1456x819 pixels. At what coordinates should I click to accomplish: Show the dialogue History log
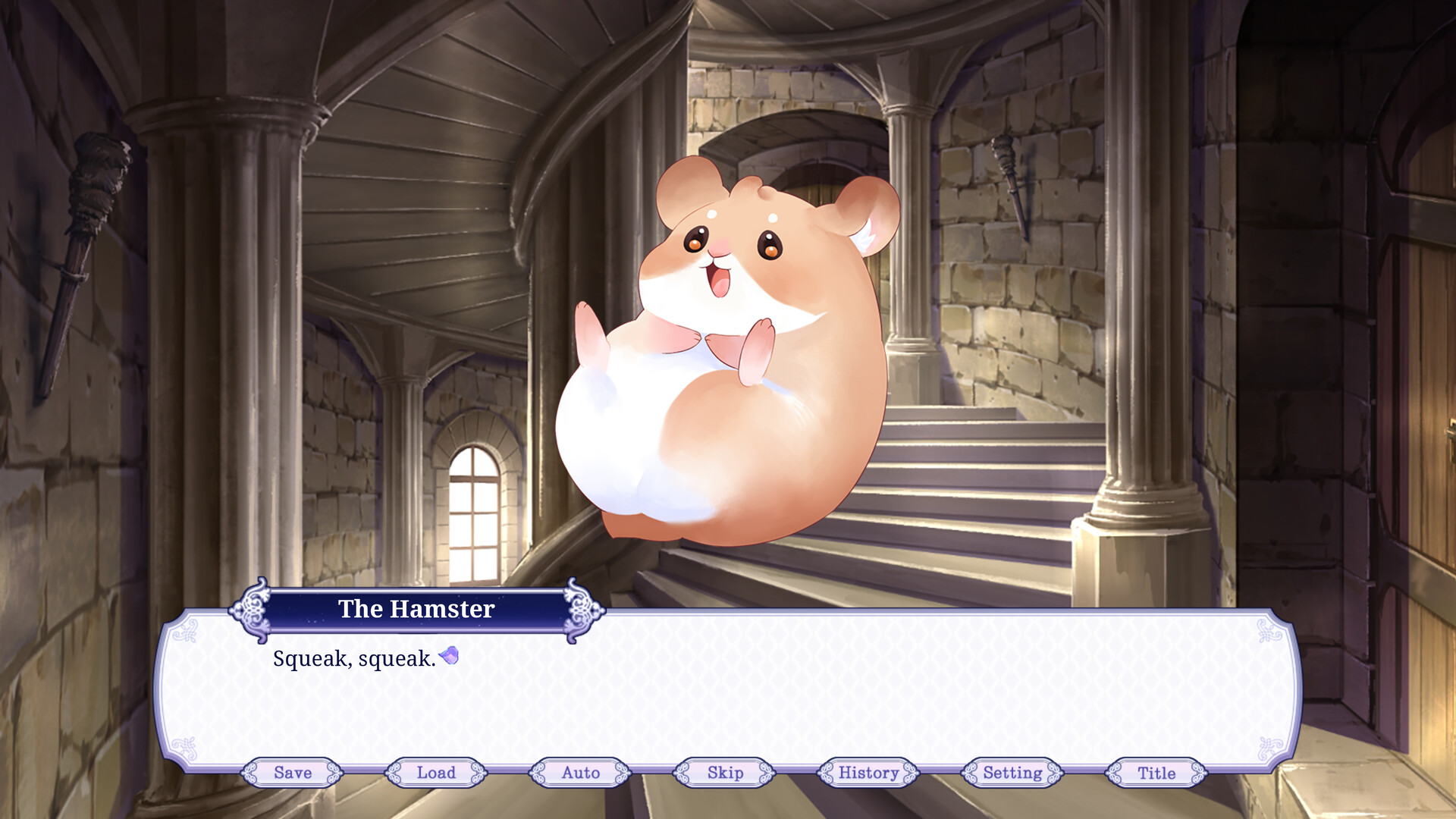(x=868, y=773)
